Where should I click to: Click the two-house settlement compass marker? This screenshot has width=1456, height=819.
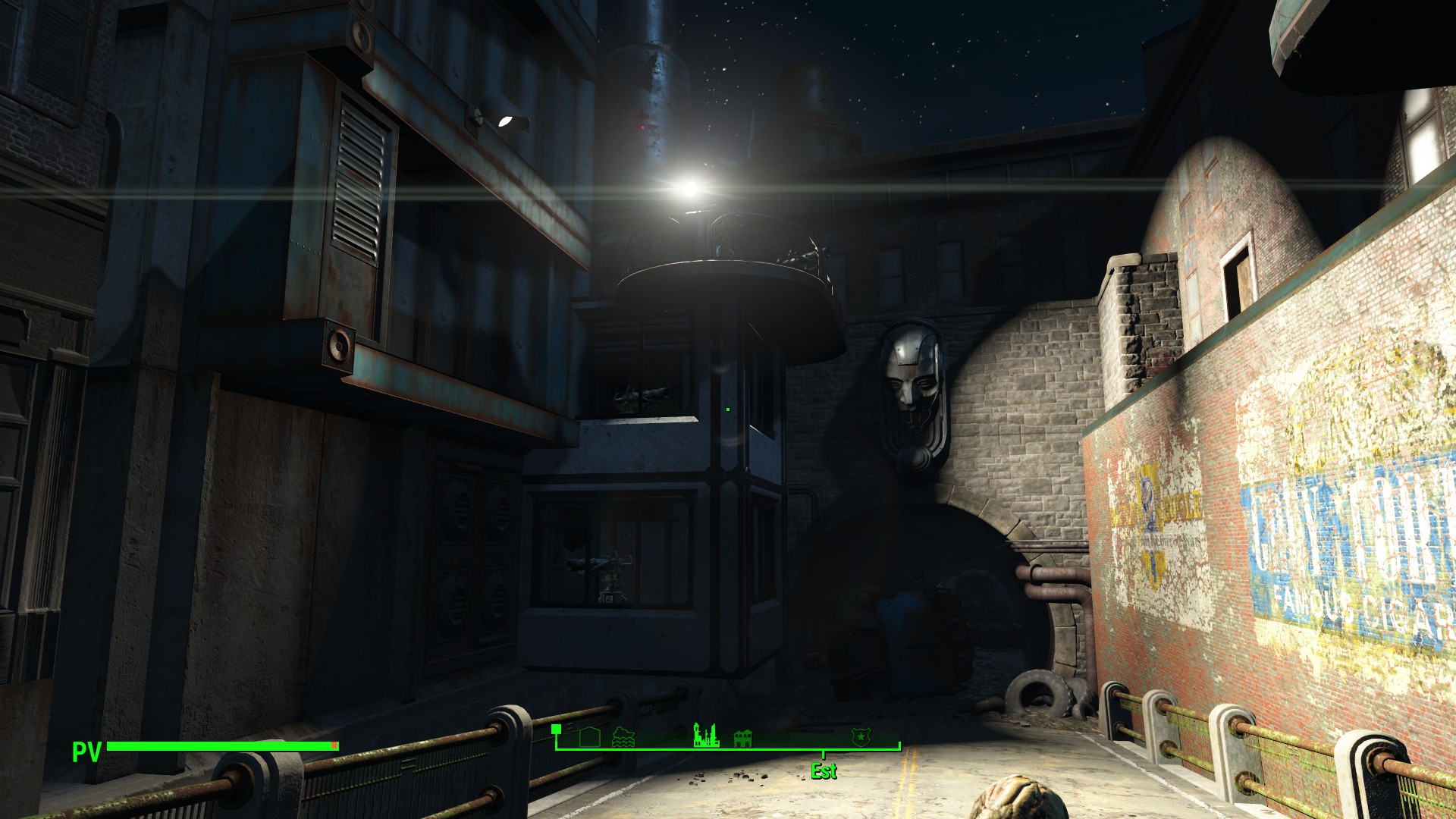pyautogui.click(x=742, y=738)
